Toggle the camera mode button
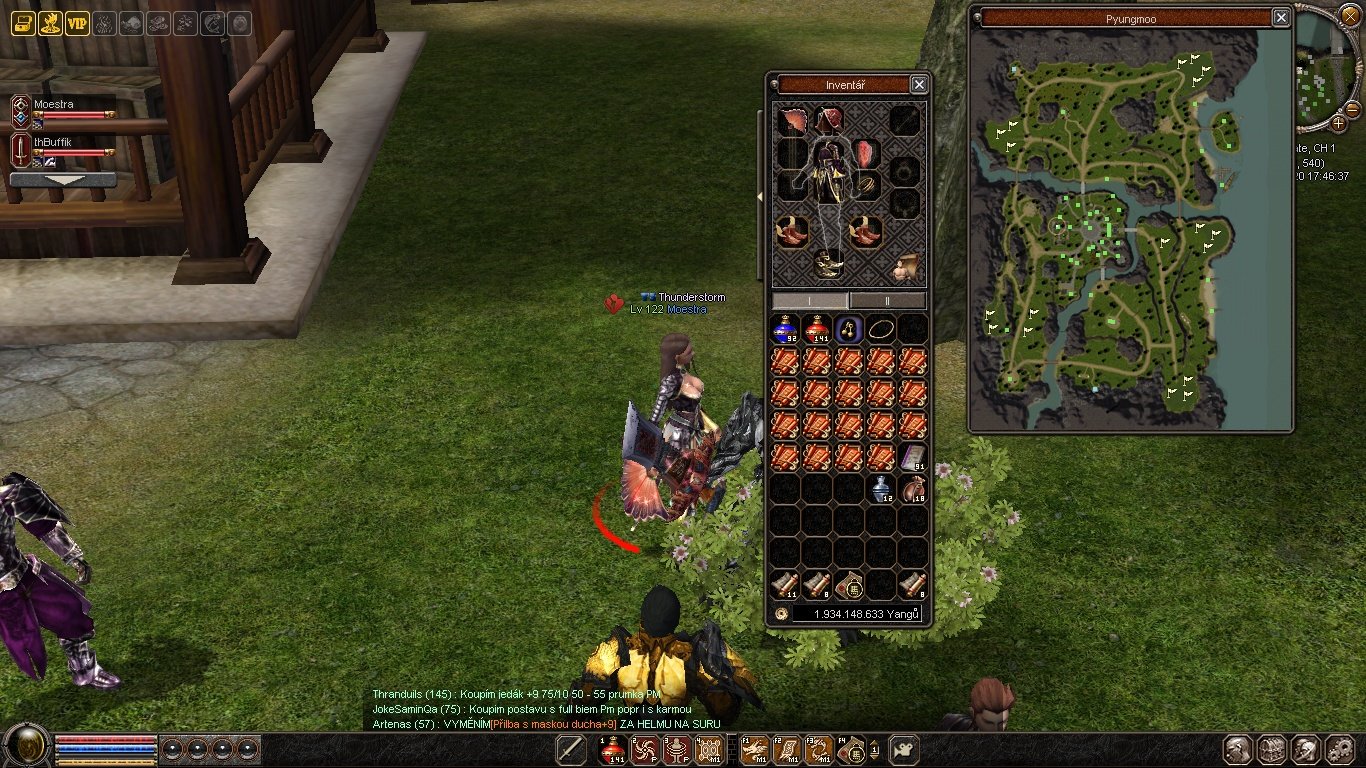 coord(904,749)
